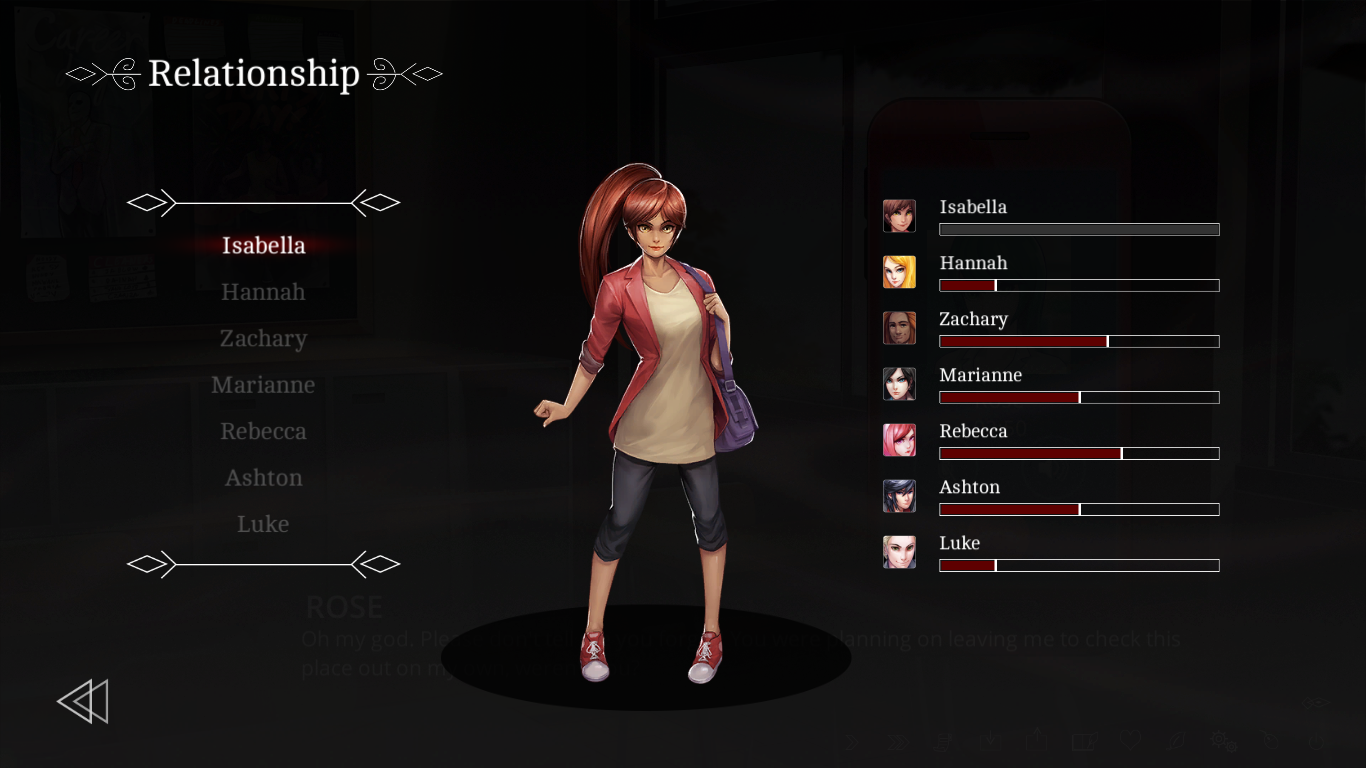Select Ashton in the relationship list
1366x768 pixels.
coord(263,478)
